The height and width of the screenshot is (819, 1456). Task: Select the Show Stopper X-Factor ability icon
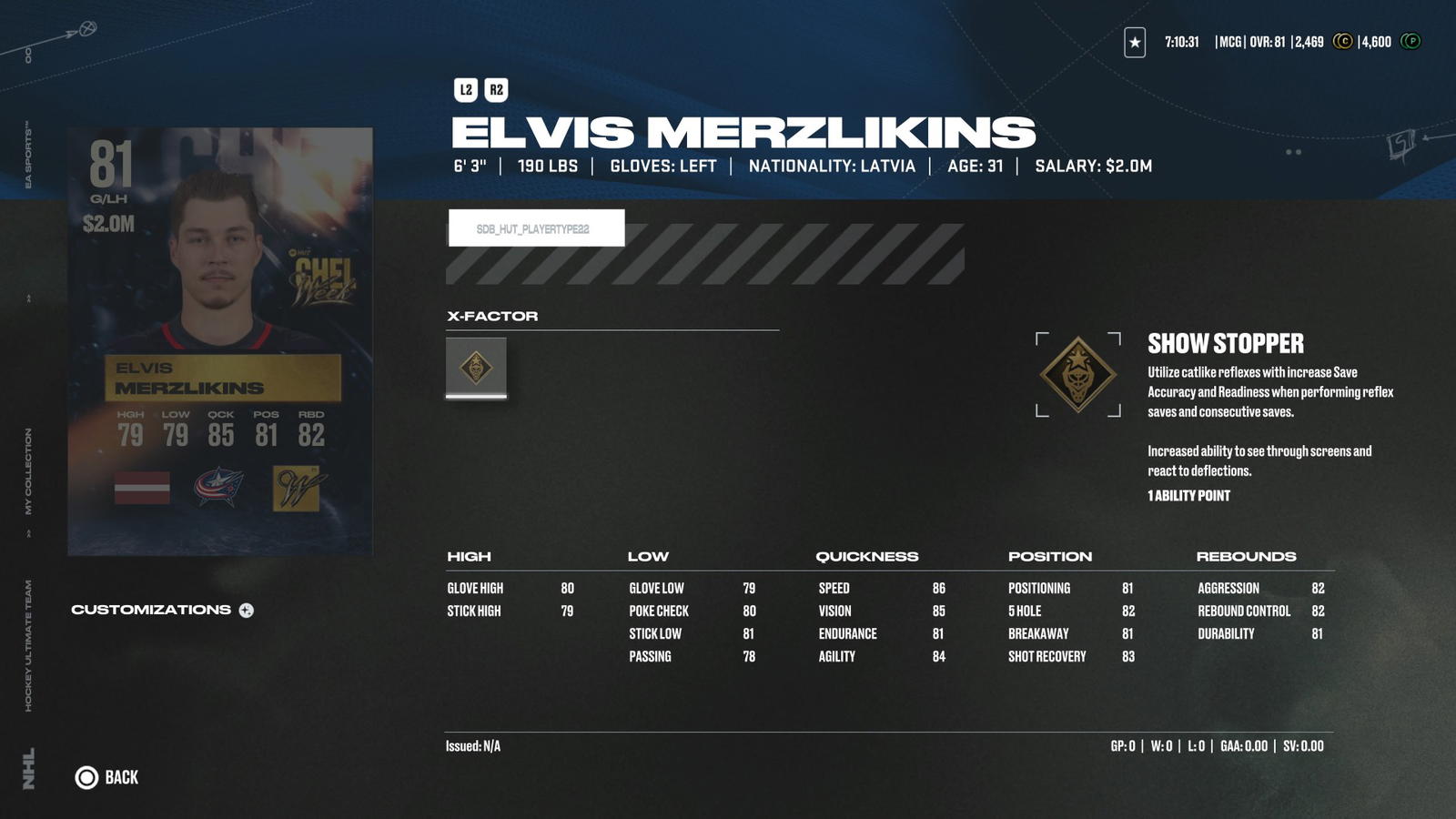pos(1077,375)
